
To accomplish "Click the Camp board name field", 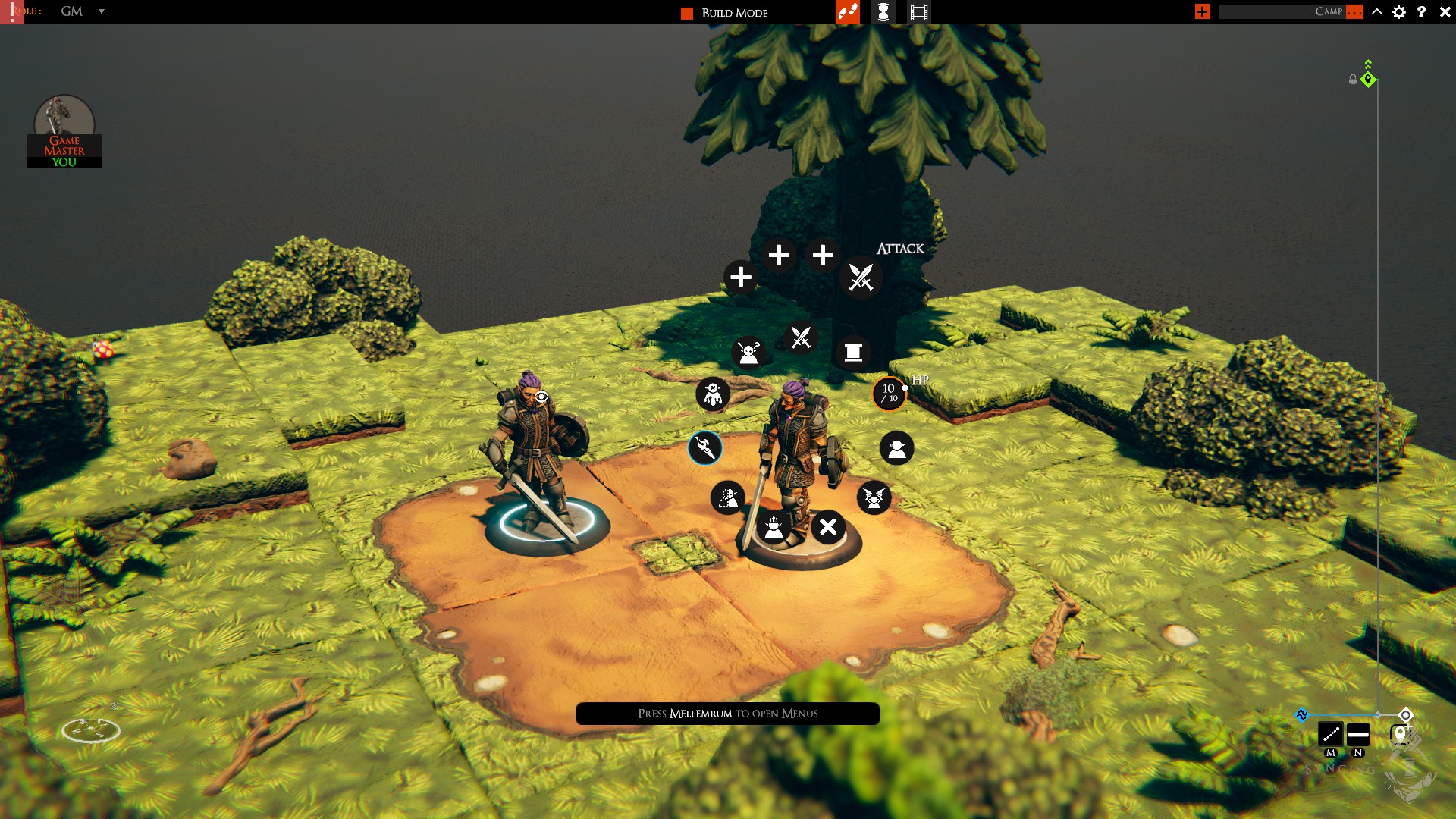I will click(1282, 12).
